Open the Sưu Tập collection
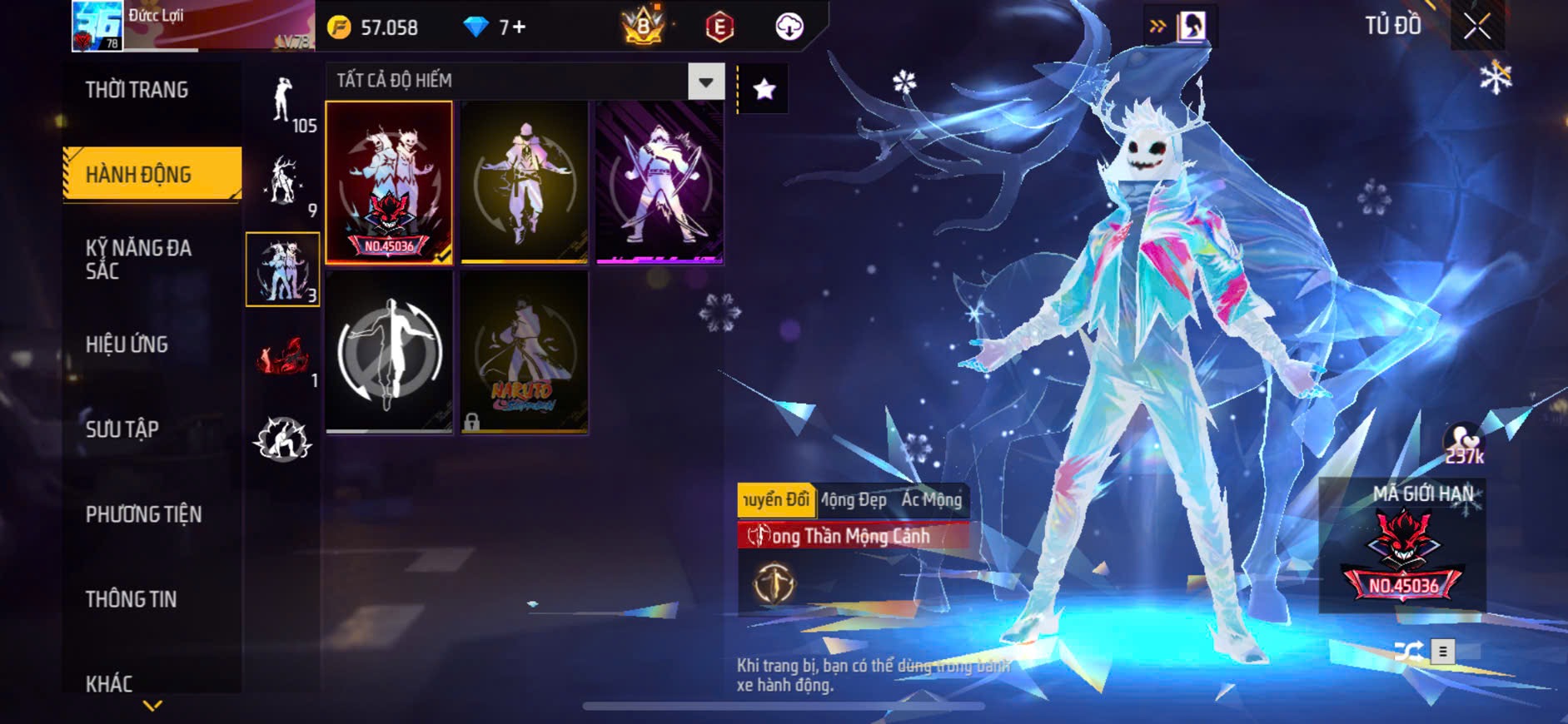 click(x=122, y=429)
